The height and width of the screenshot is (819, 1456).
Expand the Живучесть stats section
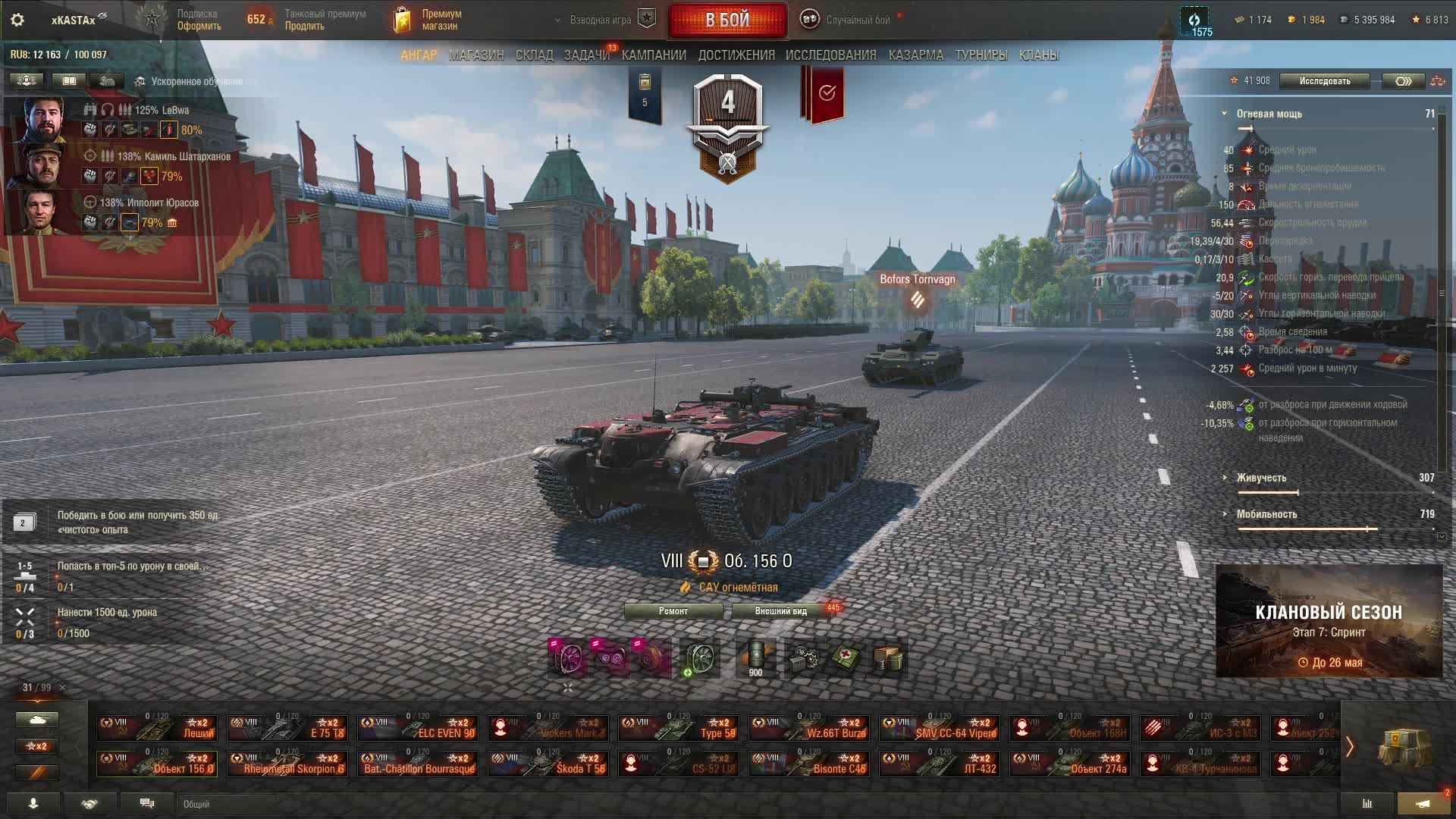pyautogui.click(x=1260, y=478)
